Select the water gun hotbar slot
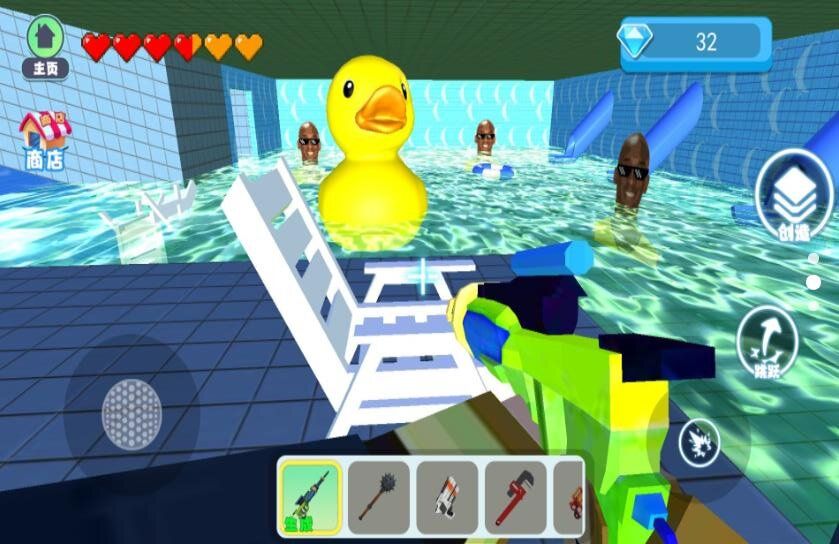839x544 pixels. point(309,495)
